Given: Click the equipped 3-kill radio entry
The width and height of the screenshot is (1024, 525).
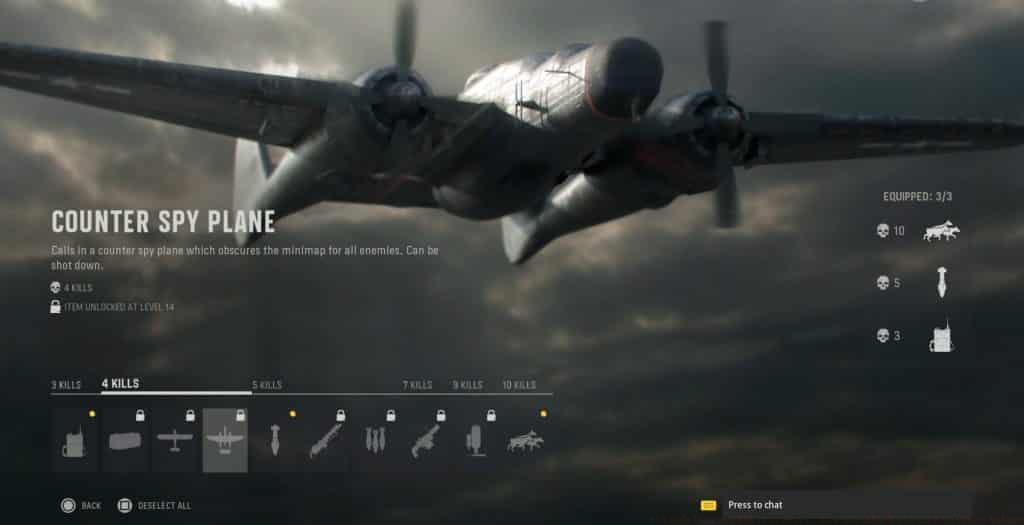Looking at the screenshot, I should [x=940, y=336].
